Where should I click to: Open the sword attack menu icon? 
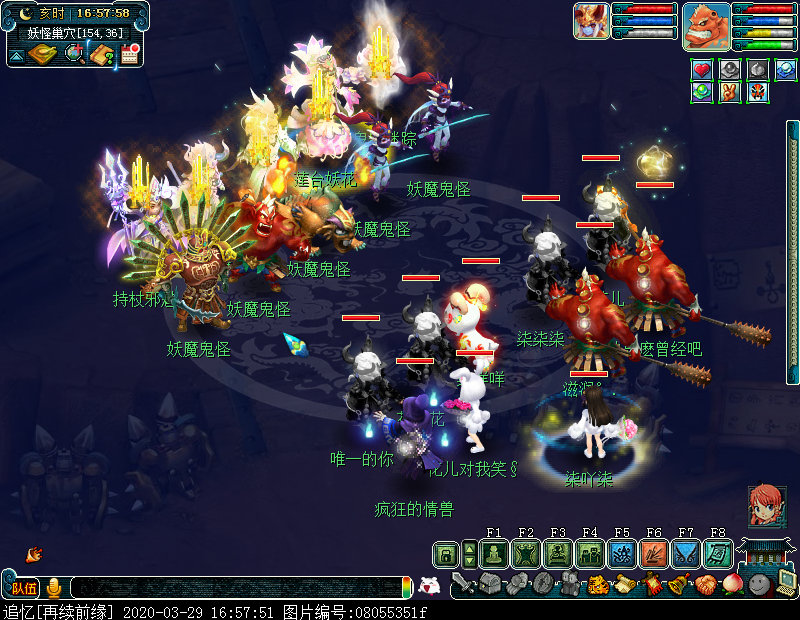coord(461,583)
